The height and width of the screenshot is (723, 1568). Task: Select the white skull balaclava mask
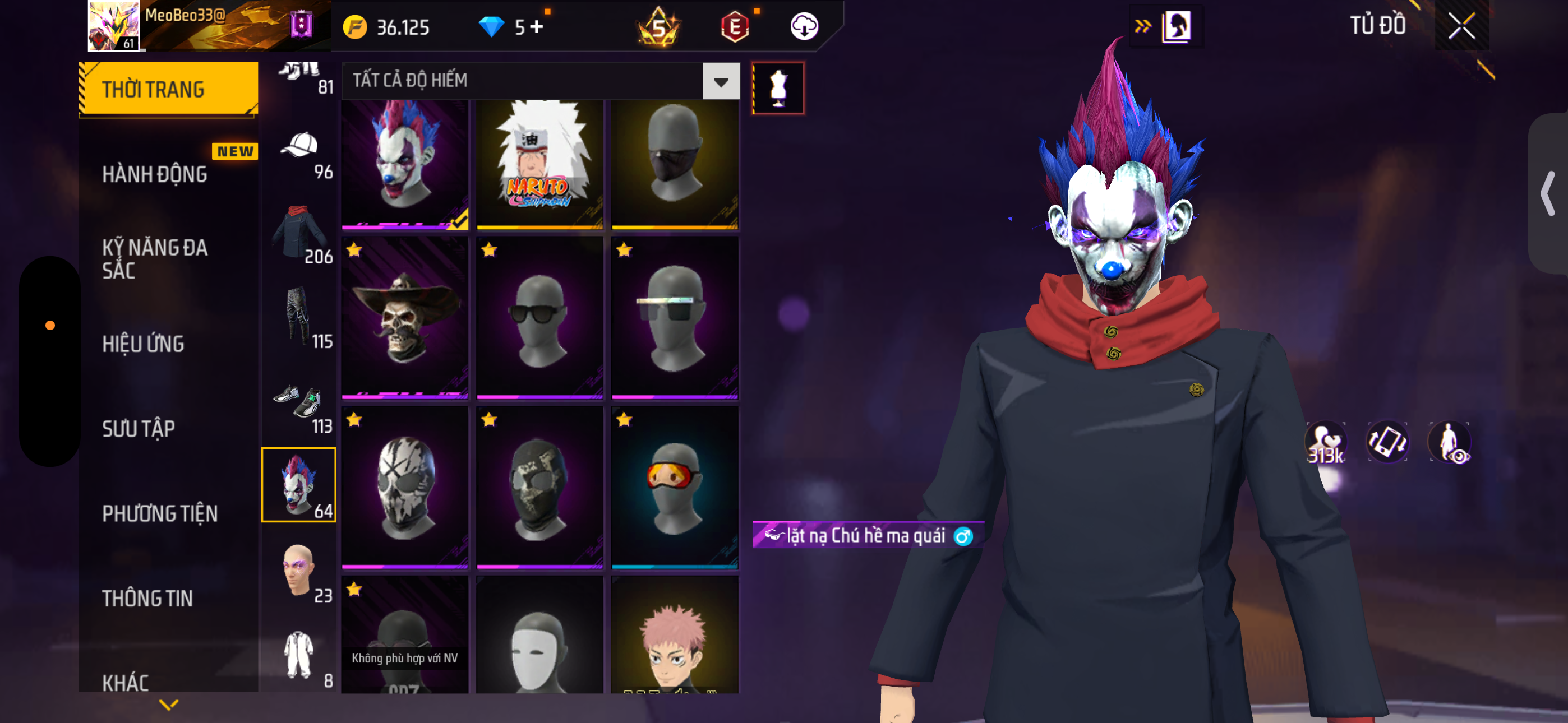[x=405, y=487]
